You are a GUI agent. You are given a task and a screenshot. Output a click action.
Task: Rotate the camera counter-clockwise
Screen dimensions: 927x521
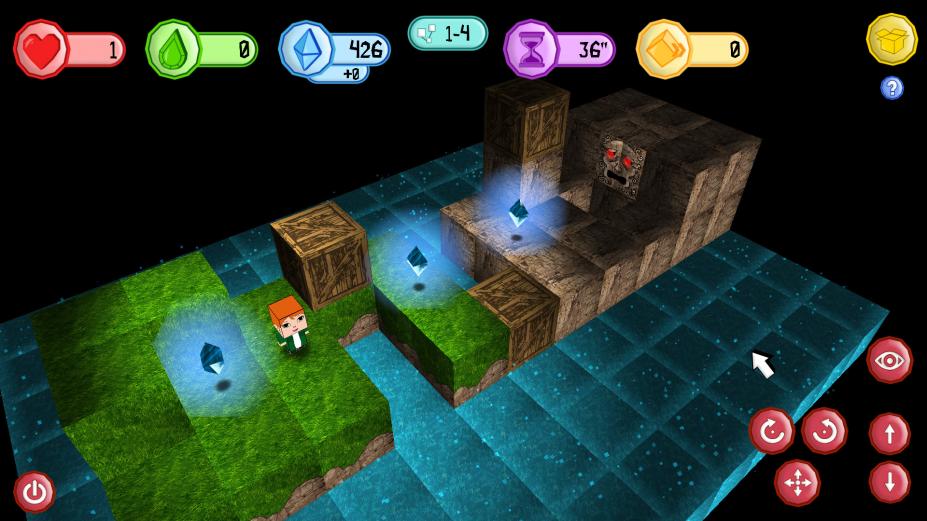[824, 432]
